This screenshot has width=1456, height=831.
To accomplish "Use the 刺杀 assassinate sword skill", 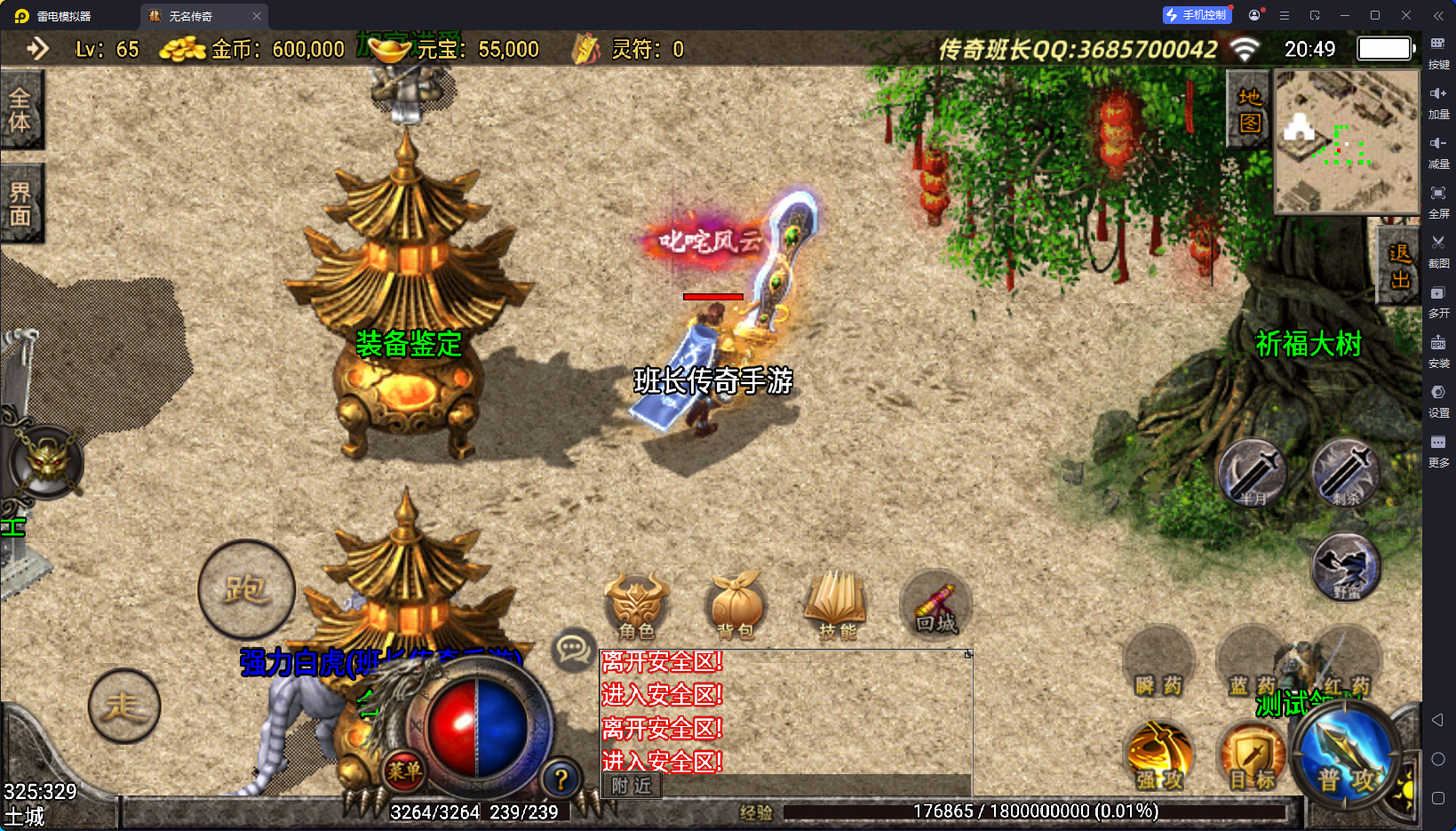I will [x=1346, y=474].
